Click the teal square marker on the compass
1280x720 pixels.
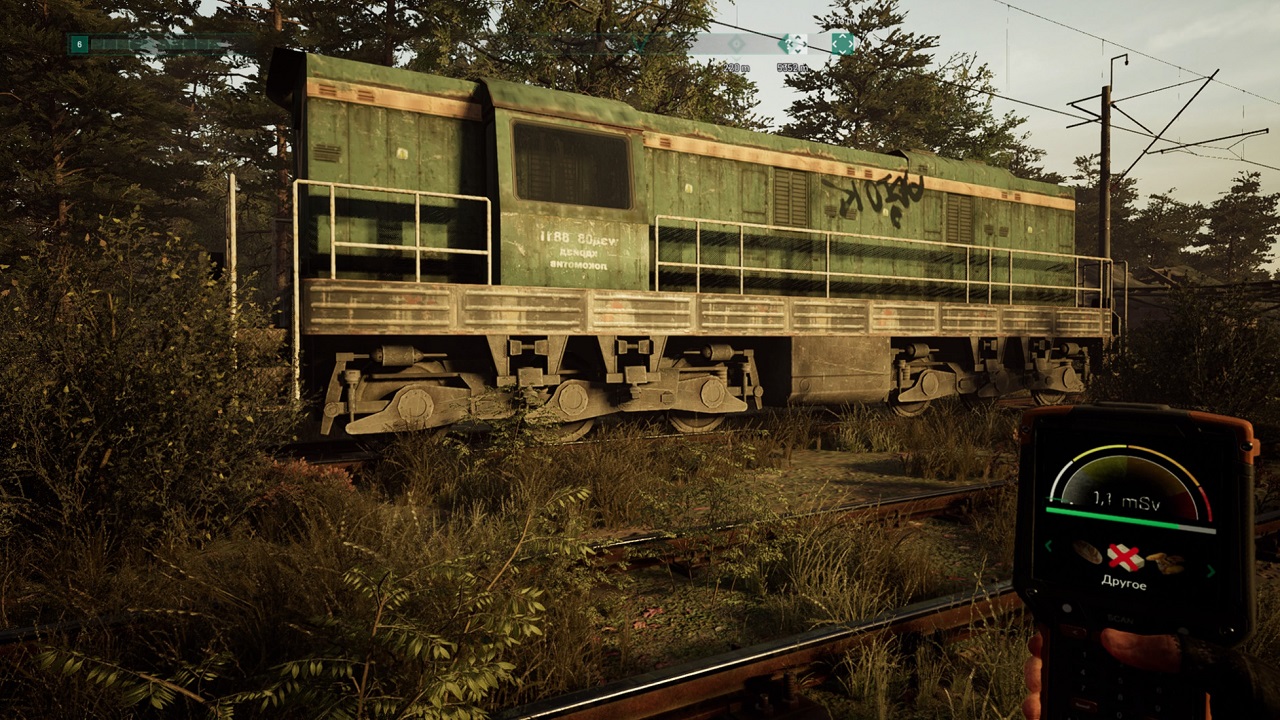(x=843, y=44)
